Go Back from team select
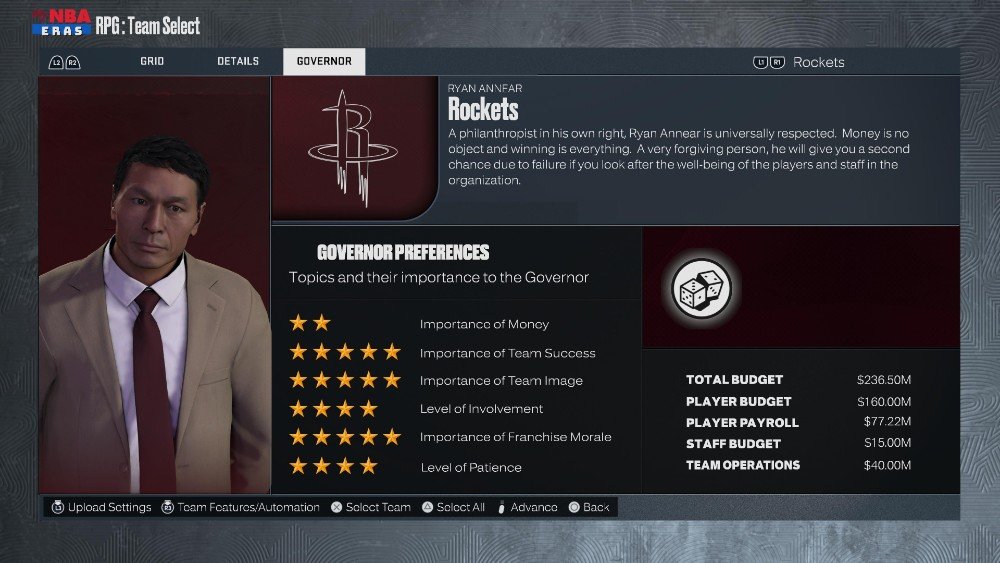This screenshot has width=1000, height=563. pyautogui.click(x=589, y=507)
